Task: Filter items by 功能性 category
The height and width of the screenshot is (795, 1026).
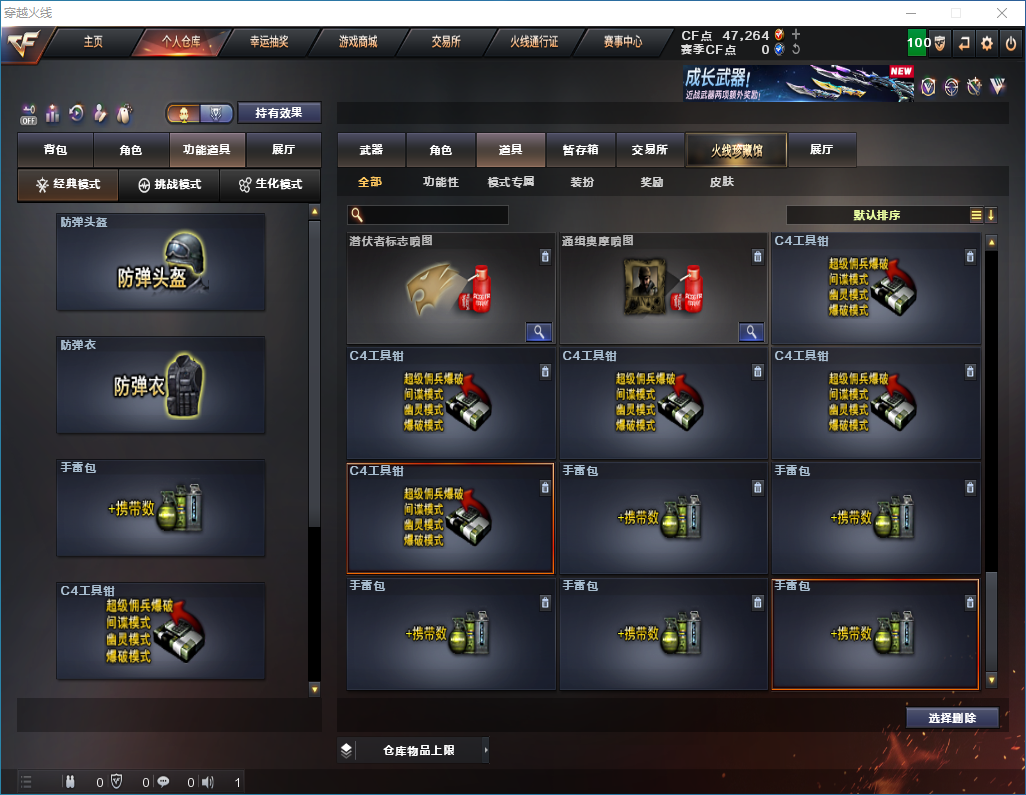Action: coord(440,182)
